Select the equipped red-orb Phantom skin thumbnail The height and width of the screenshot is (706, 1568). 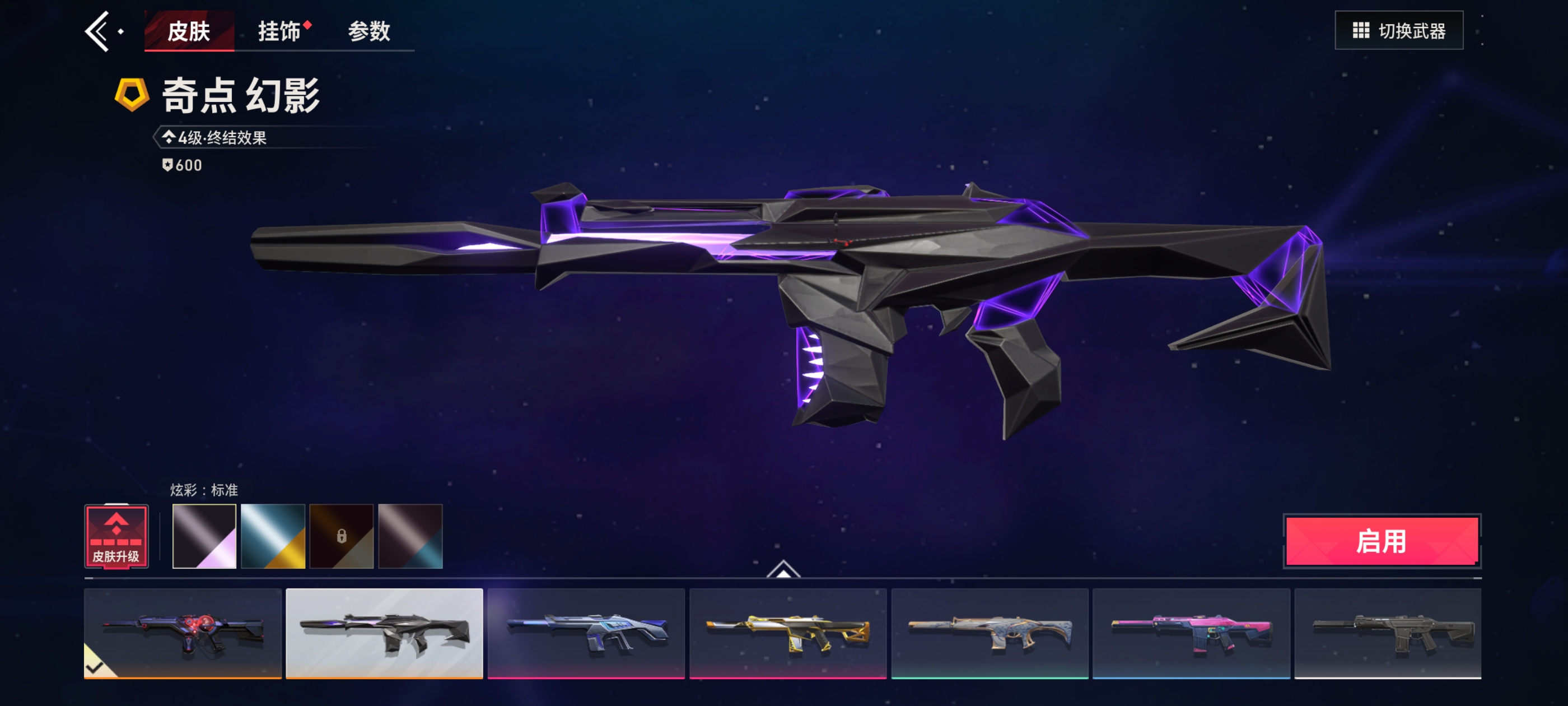tap(183, 633)
